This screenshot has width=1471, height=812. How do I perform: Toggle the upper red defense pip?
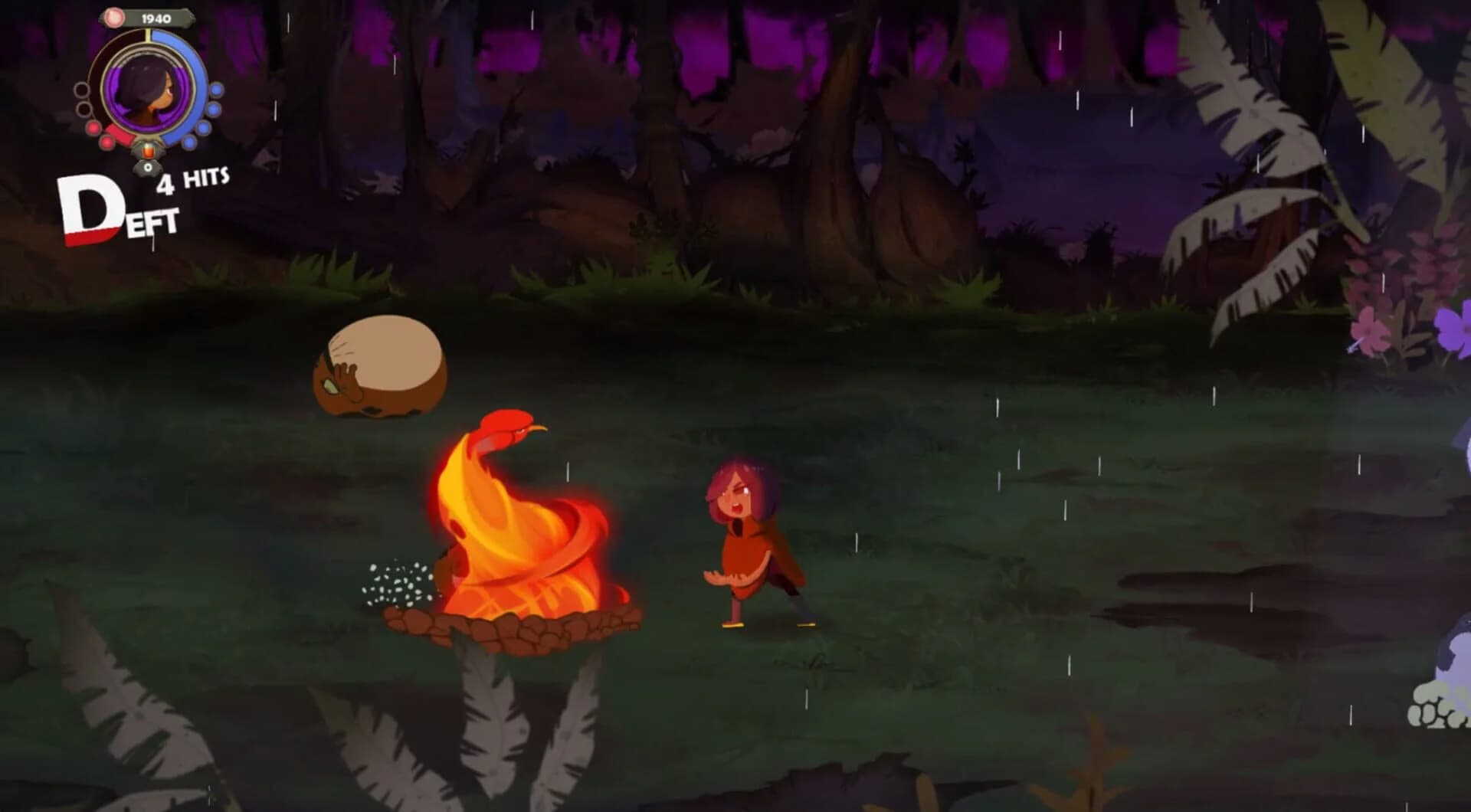(x=93, y=127)
